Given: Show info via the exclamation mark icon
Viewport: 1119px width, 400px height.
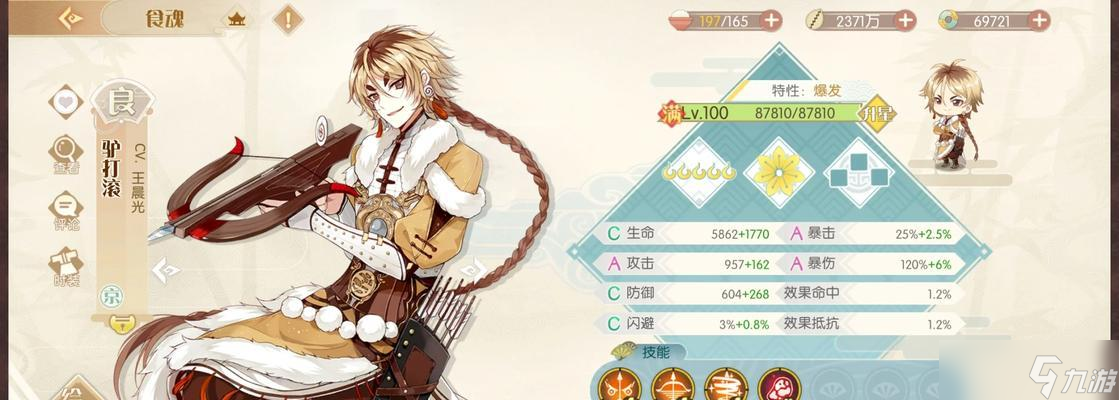Looking at the screenshot, I should pos(289,18).
